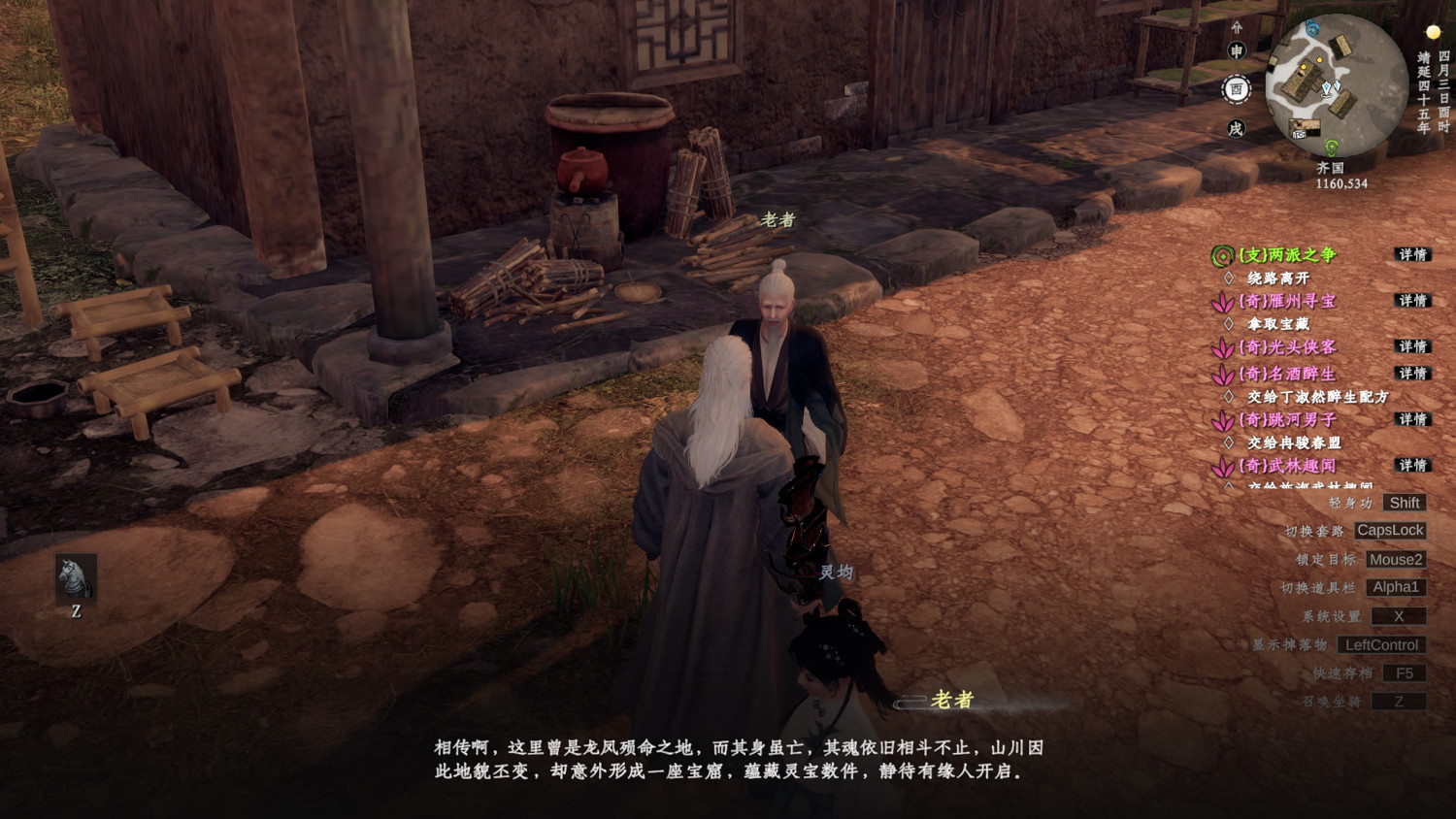The width and height of the screenshot is (1456, 819).
Task: Click 详情 next to 名酒醉生
Action: (1412, 374)
